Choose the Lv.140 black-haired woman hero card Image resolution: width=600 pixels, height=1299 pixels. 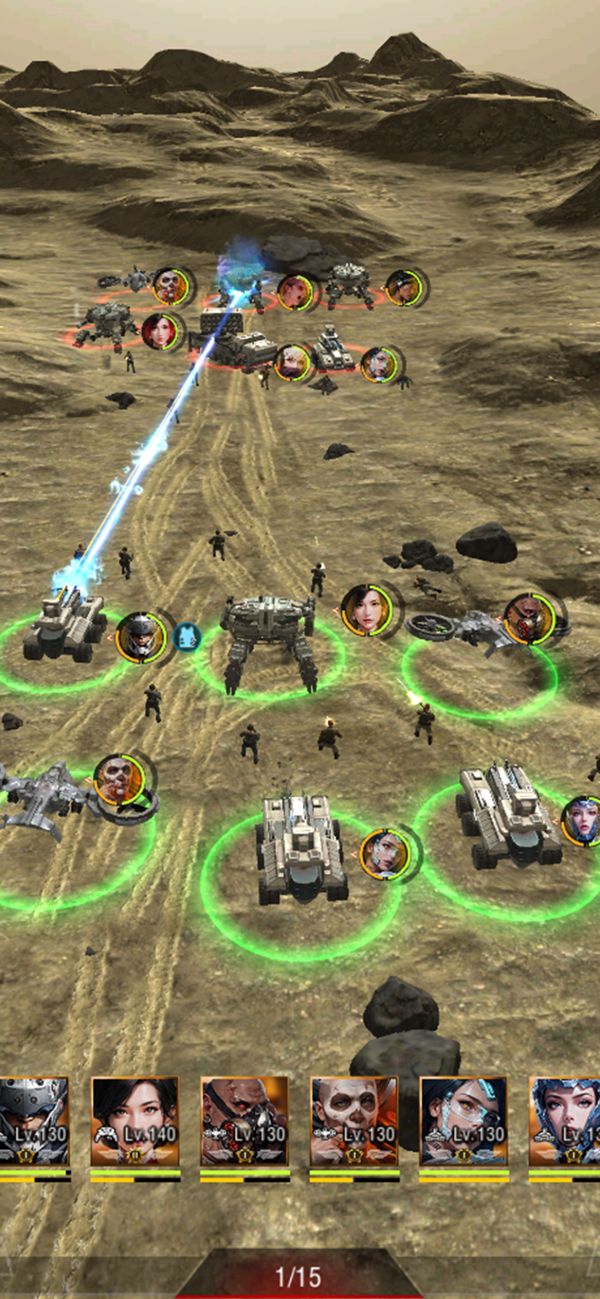[x=135, y=1121]
